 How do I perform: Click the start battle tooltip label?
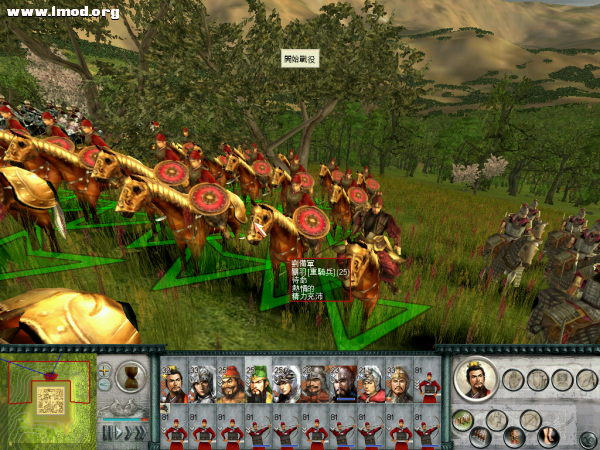pyautogui.click(x=299, y=59)
